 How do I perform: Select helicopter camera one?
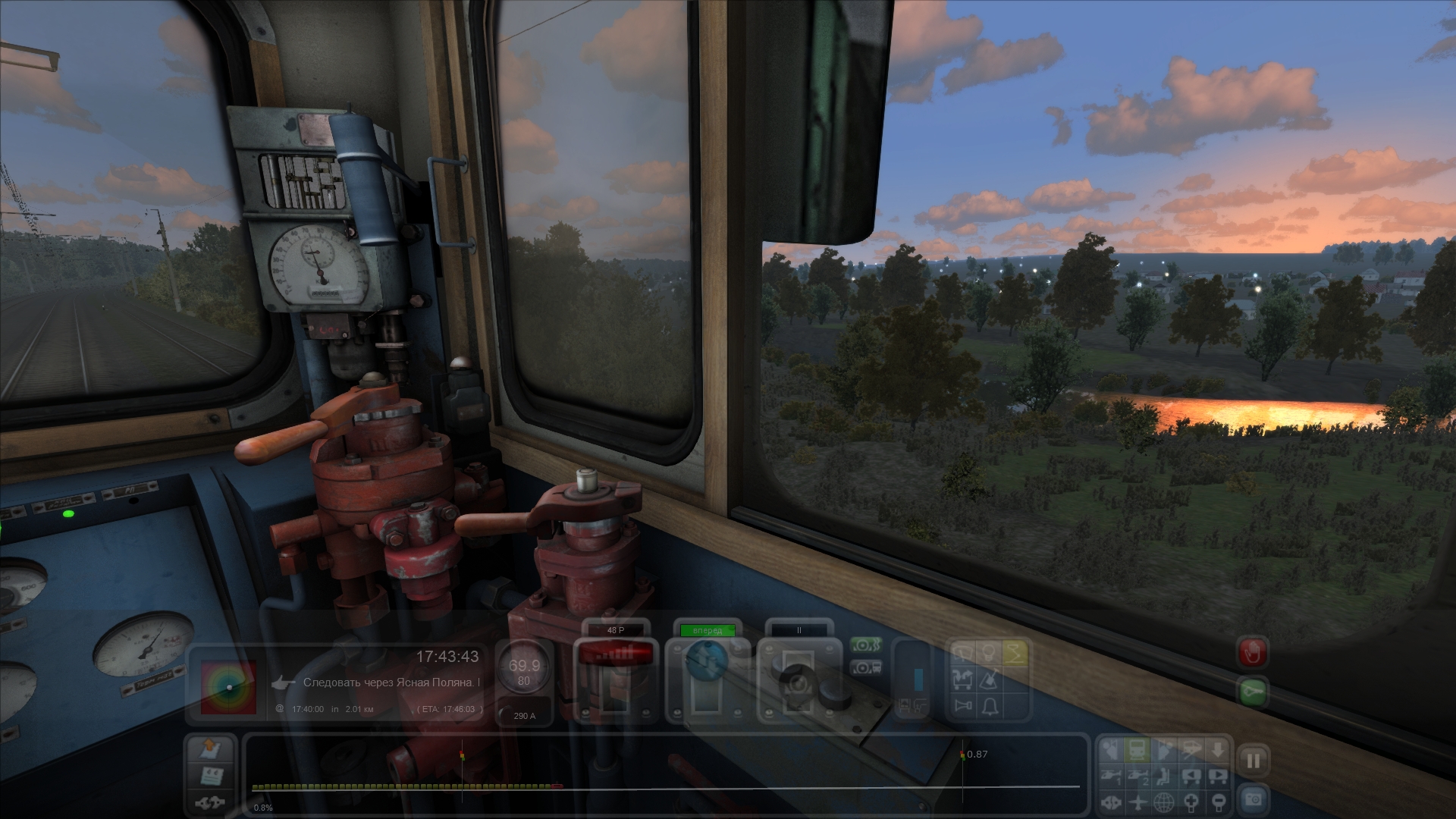coord(1111,776)
